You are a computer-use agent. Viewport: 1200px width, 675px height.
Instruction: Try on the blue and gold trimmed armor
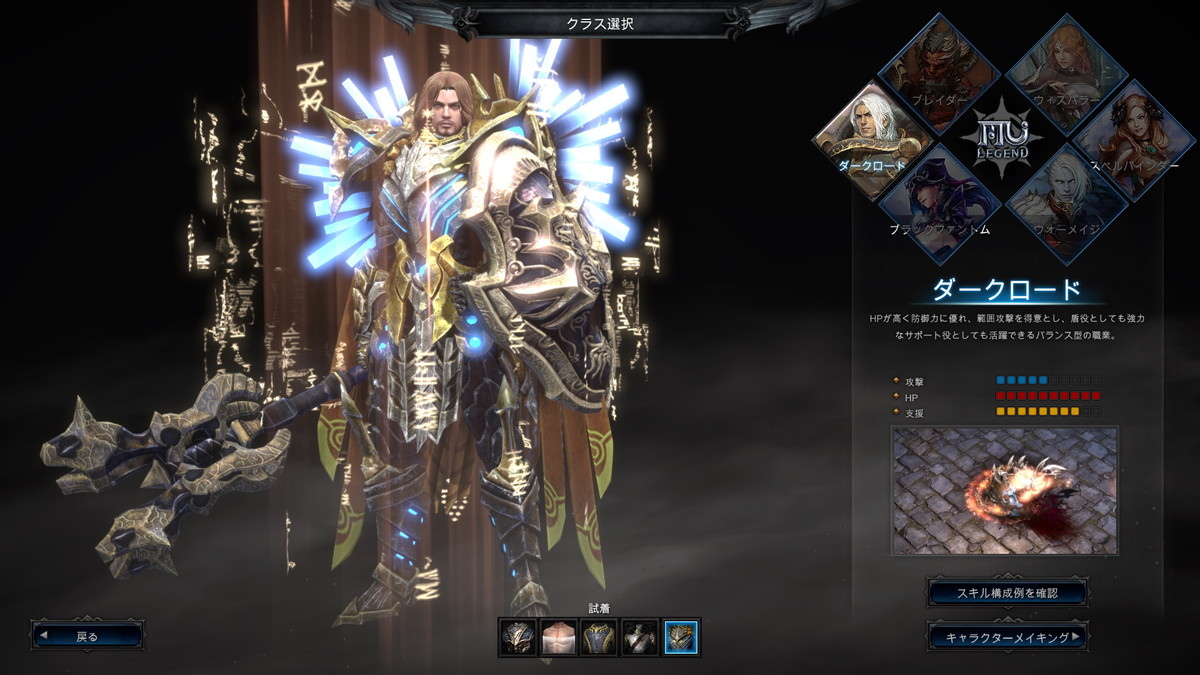coord(600,637)
